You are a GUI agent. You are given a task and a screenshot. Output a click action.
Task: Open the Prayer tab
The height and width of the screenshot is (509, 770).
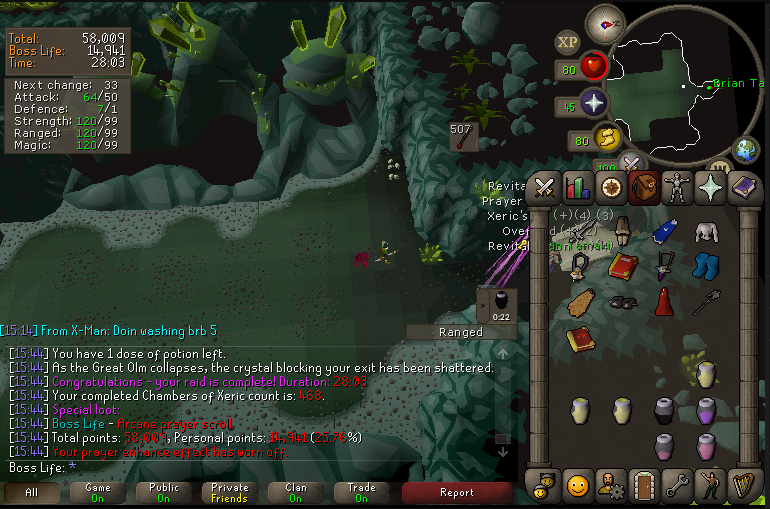pyautogui.click(x=711, y=187)
